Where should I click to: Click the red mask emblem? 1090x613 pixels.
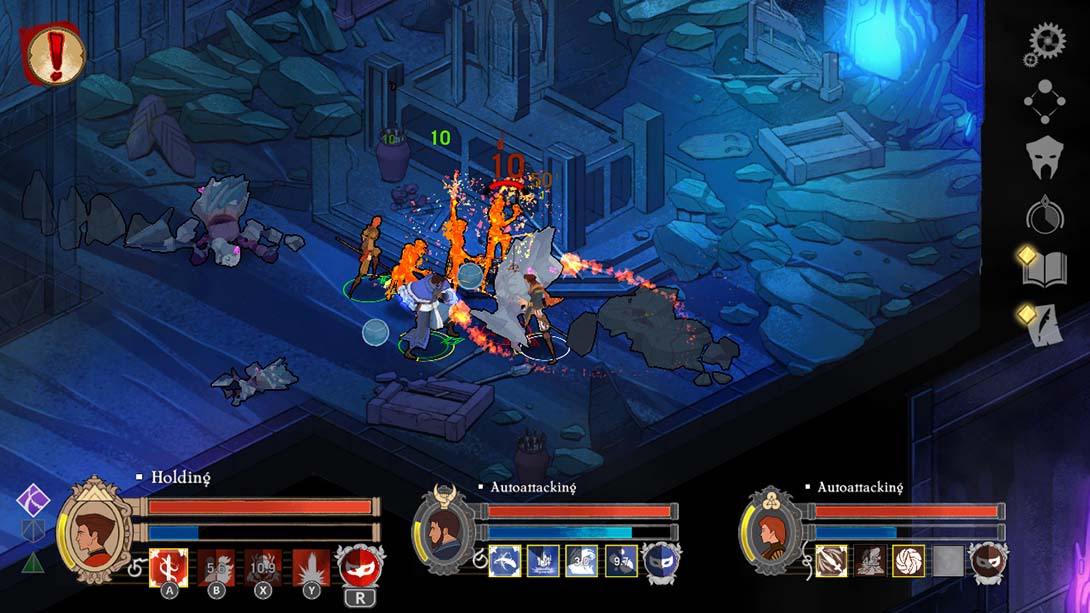click(357, 566)
